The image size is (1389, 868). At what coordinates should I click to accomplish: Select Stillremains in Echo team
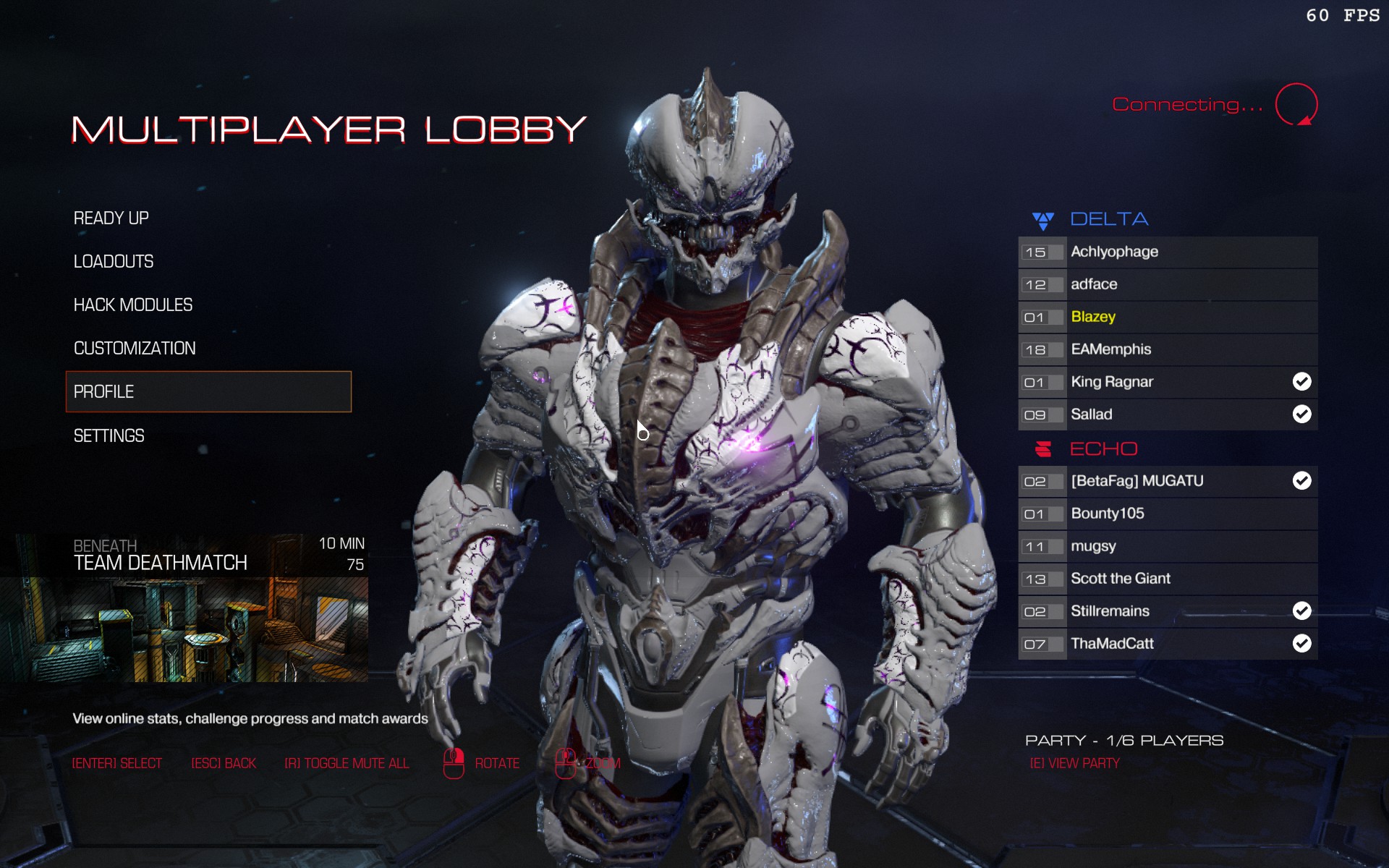tap(1167, 611)
